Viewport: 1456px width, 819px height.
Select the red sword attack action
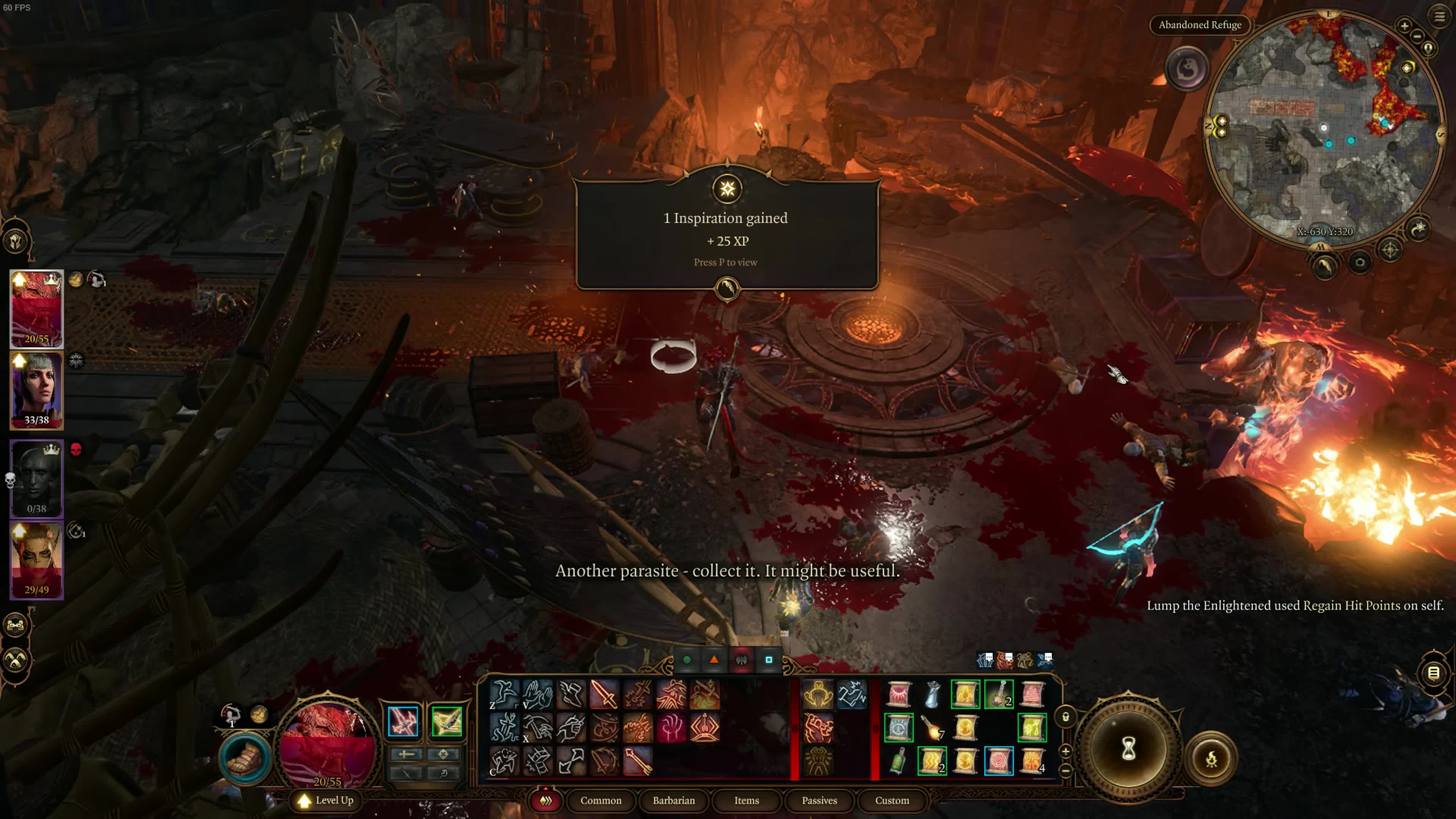pyautogui.click(x=604, y=694)
